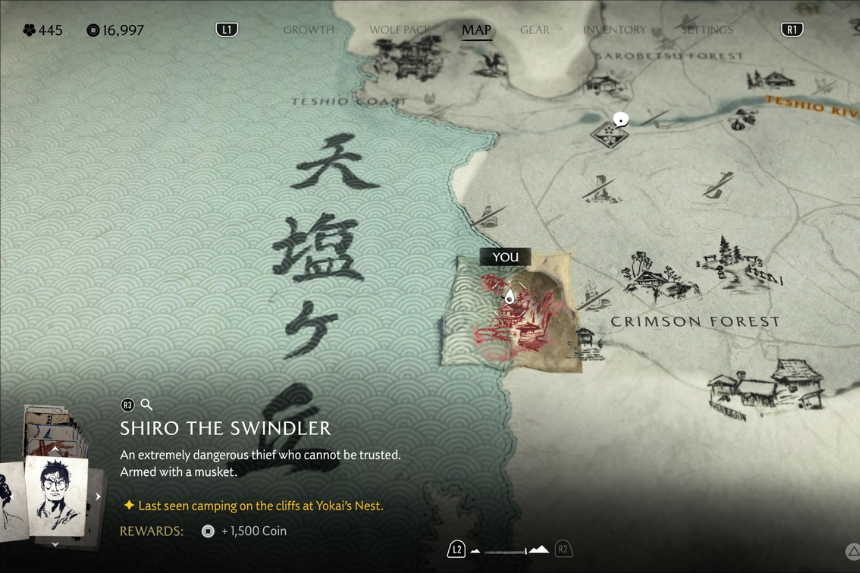Click the YOU player marker on the map
This screenshot has width=860, height=573.
[x=509, y=296]
